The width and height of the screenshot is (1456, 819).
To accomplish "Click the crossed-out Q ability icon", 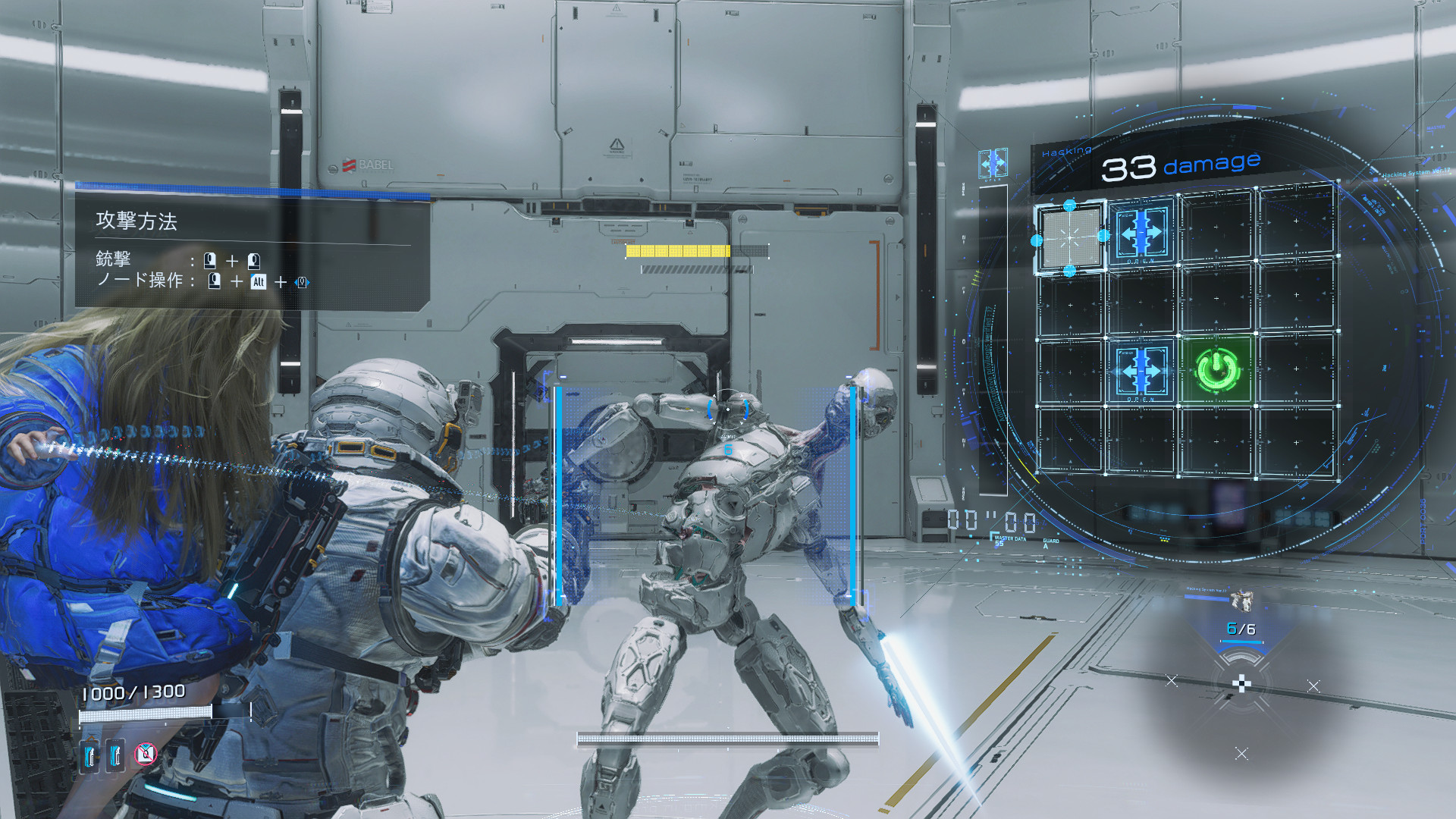I will click(145, 753).
